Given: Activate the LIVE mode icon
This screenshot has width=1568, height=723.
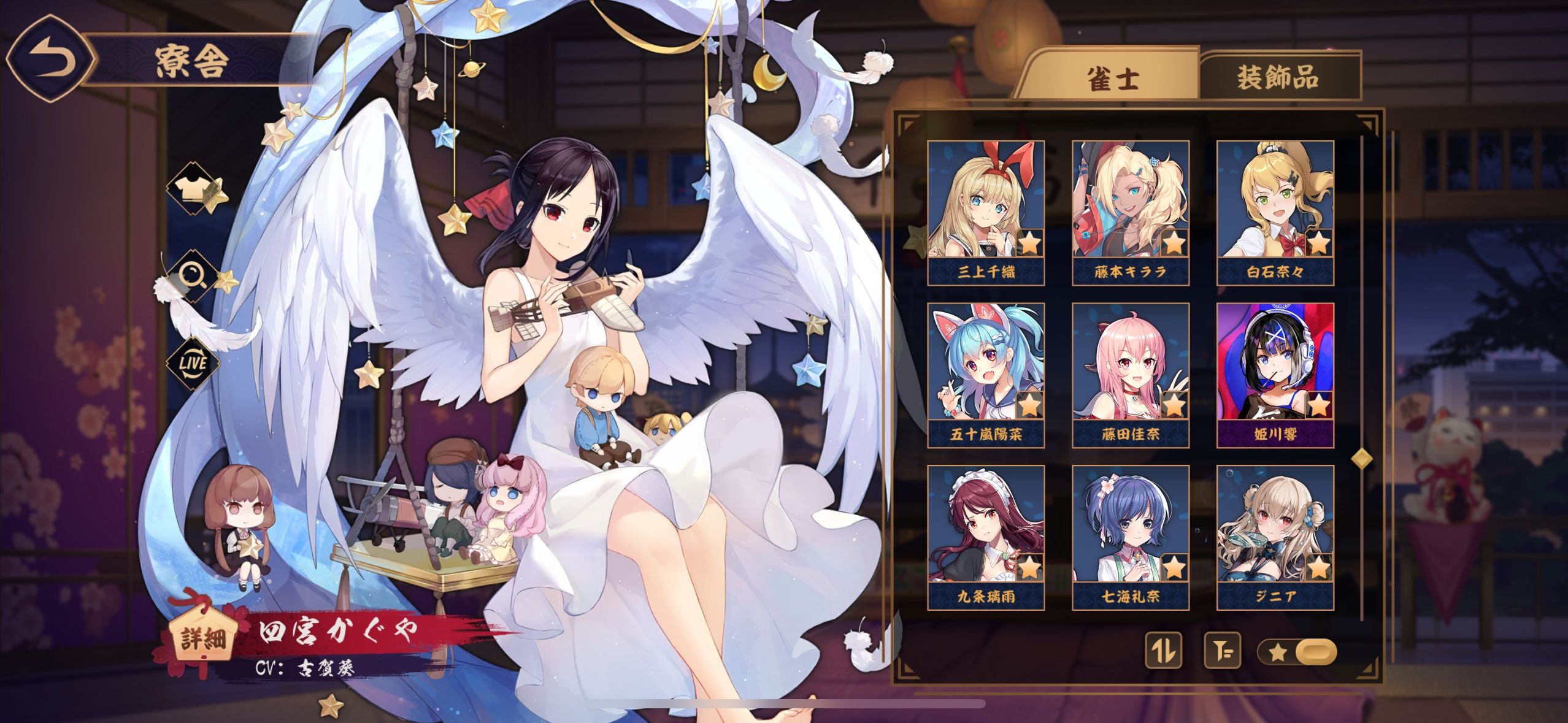Looking at the screenshot, I should 193,363.
